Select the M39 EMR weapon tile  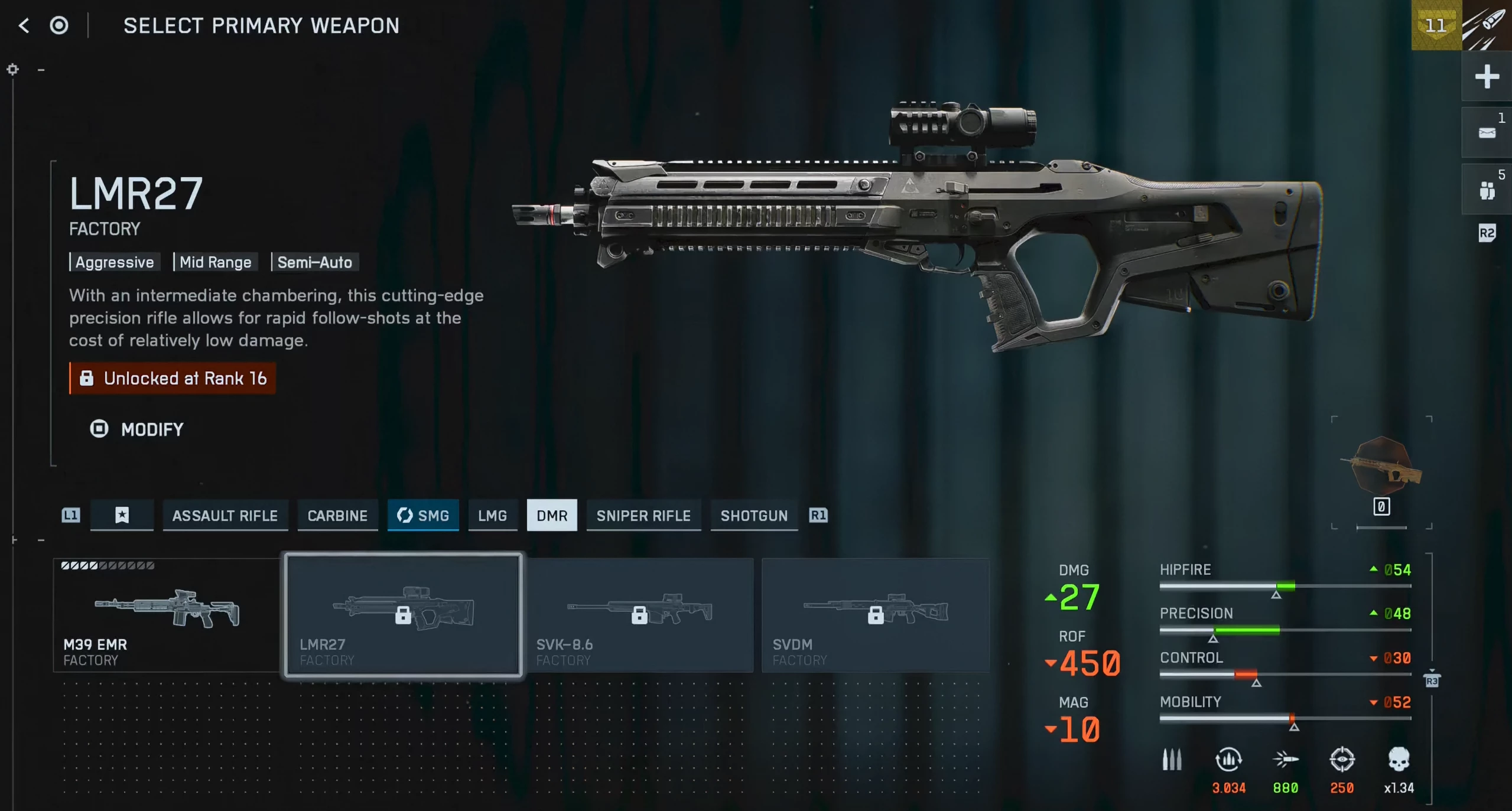tap(166, 614)
